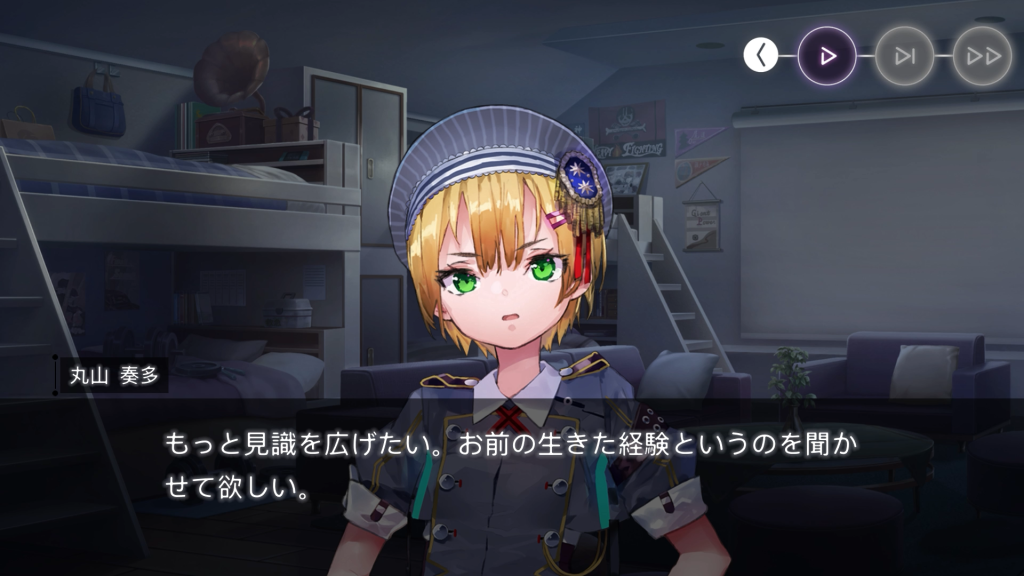The height and width of the screenshot is (576, 1024).
Task: Collapse the playback controls with the white arrow
Action: tap(760, 56)
